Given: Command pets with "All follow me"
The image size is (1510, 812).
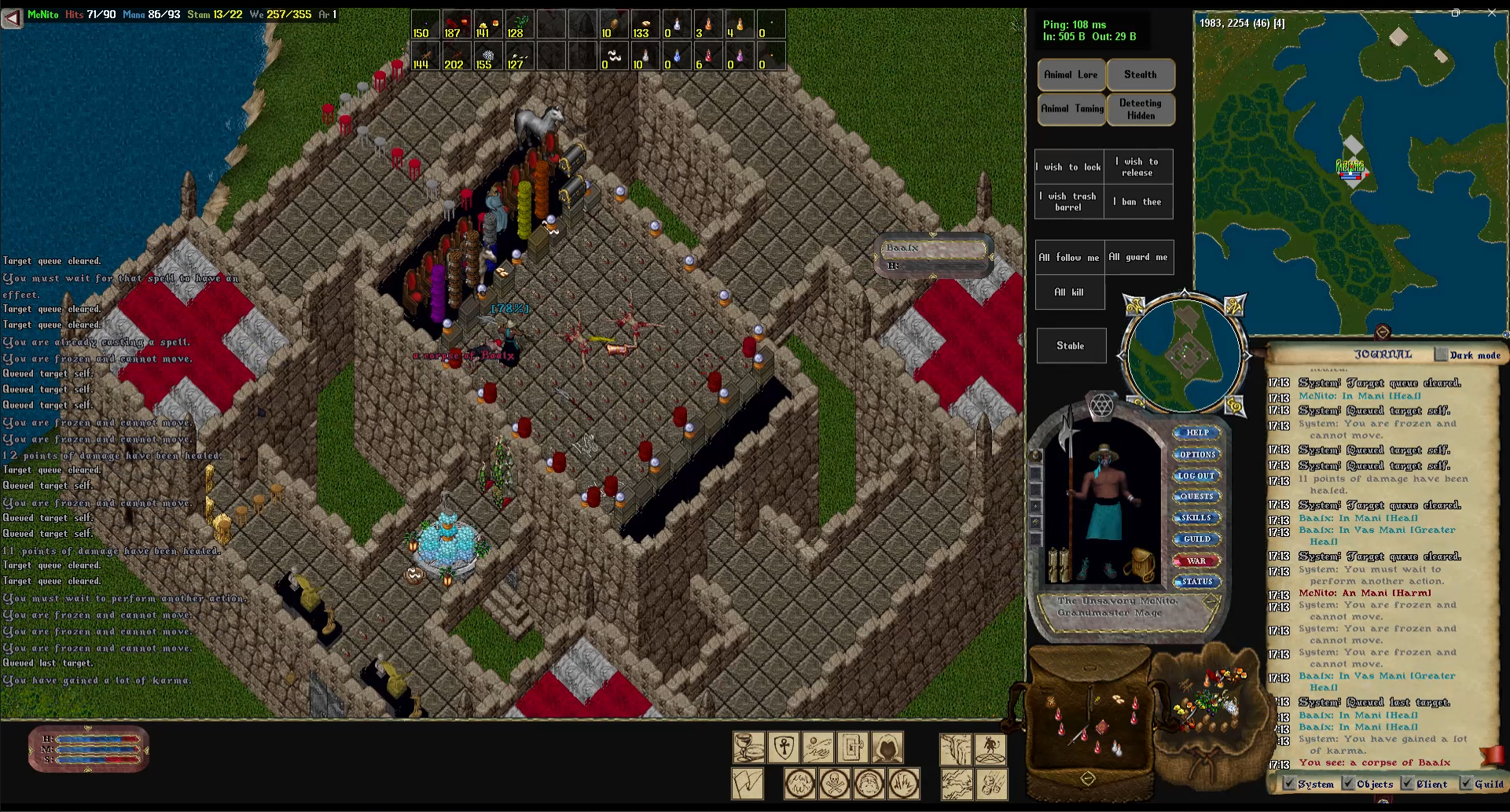Looking at the screenshot, I should coord(1069,257).
